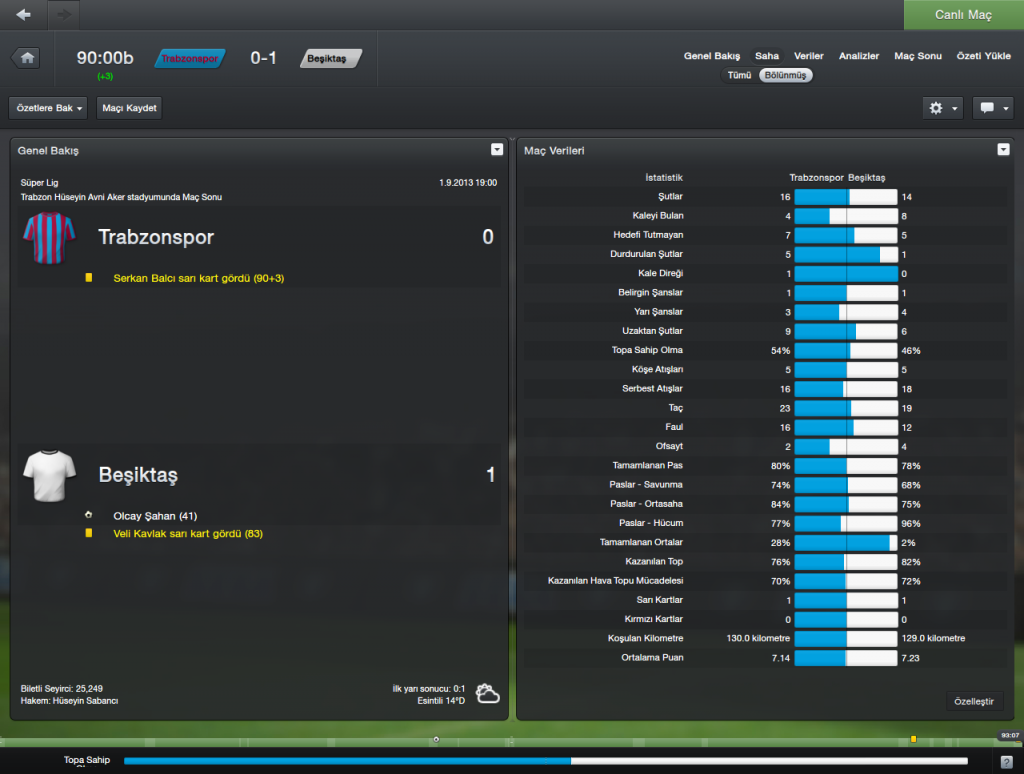This screenshot has width=1024, height=774.
Task: Open the gear settings dropdown
Action: point(944,108)
